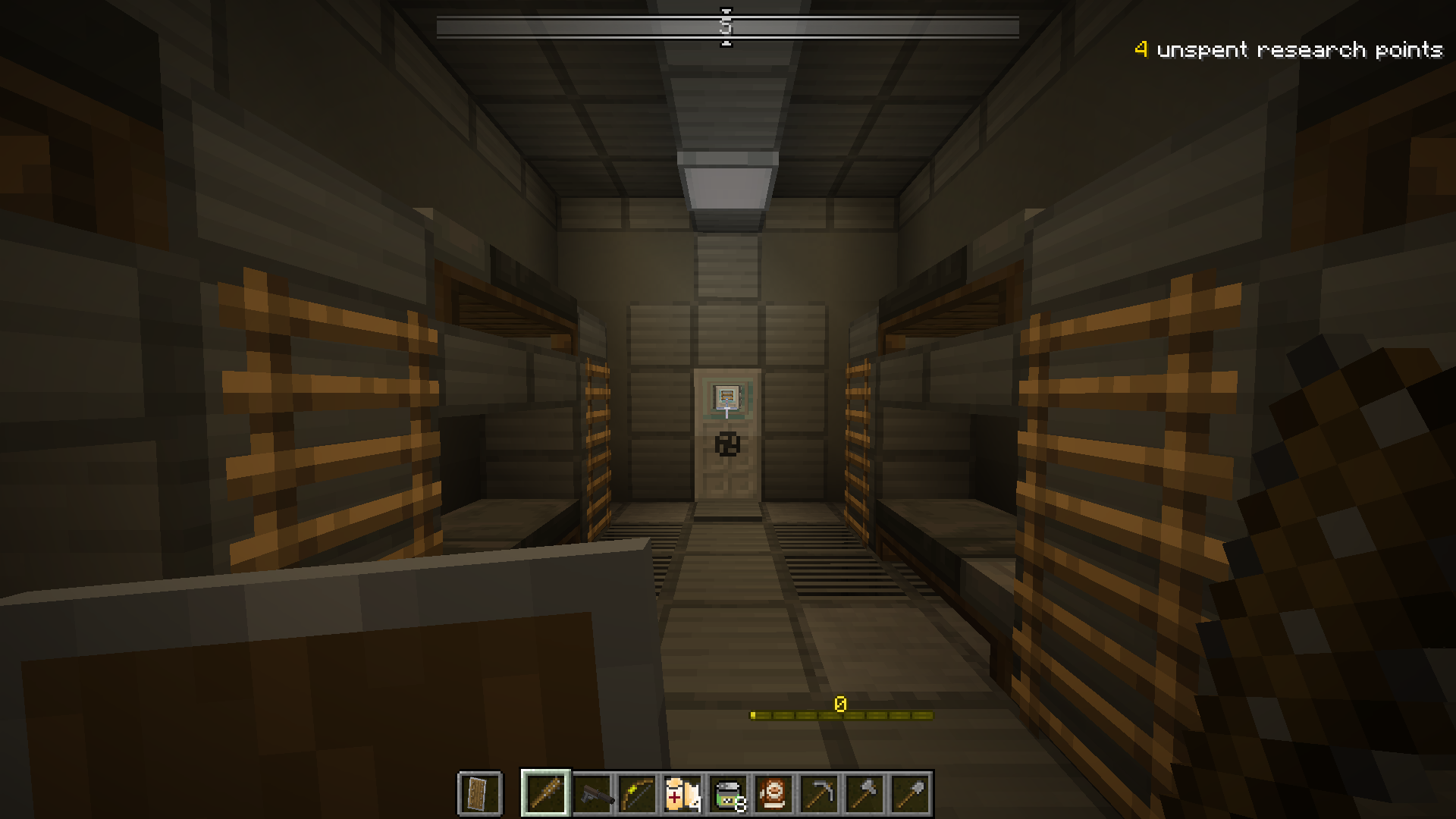Image resolution: width=1456 pixels, height=819 pixels.
Task: Select the first aid kit item
Action: pyautogui.click(x=683, y=792)
